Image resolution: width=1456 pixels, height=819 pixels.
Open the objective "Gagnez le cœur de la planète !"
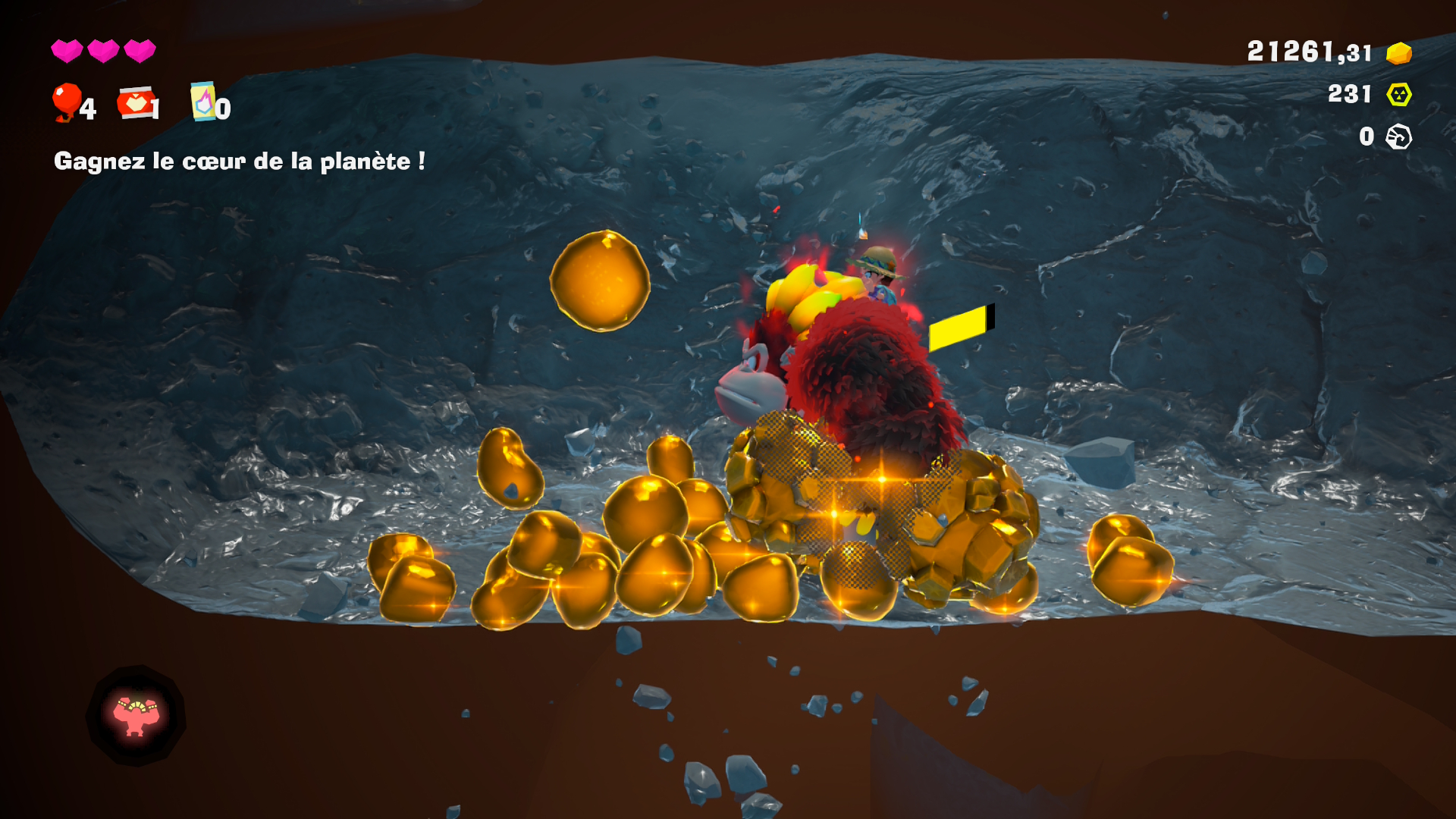pos(239,162)
